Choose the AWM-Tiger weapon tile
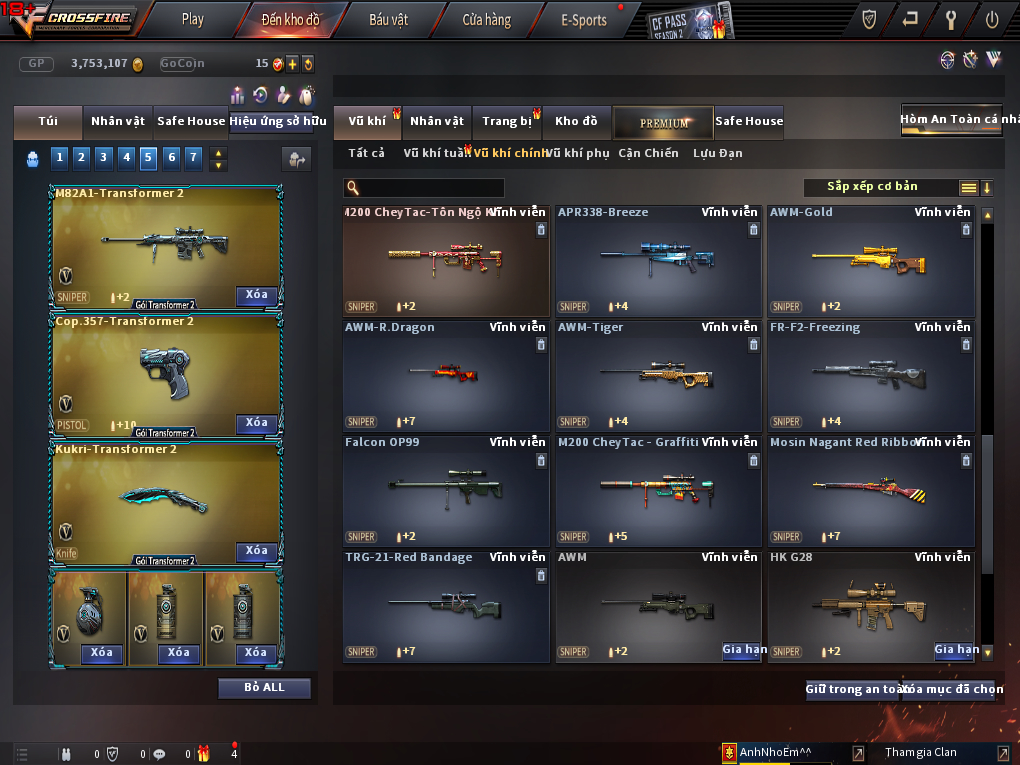Viewport: 1020px width, 765px height. [x=657, y=375]
